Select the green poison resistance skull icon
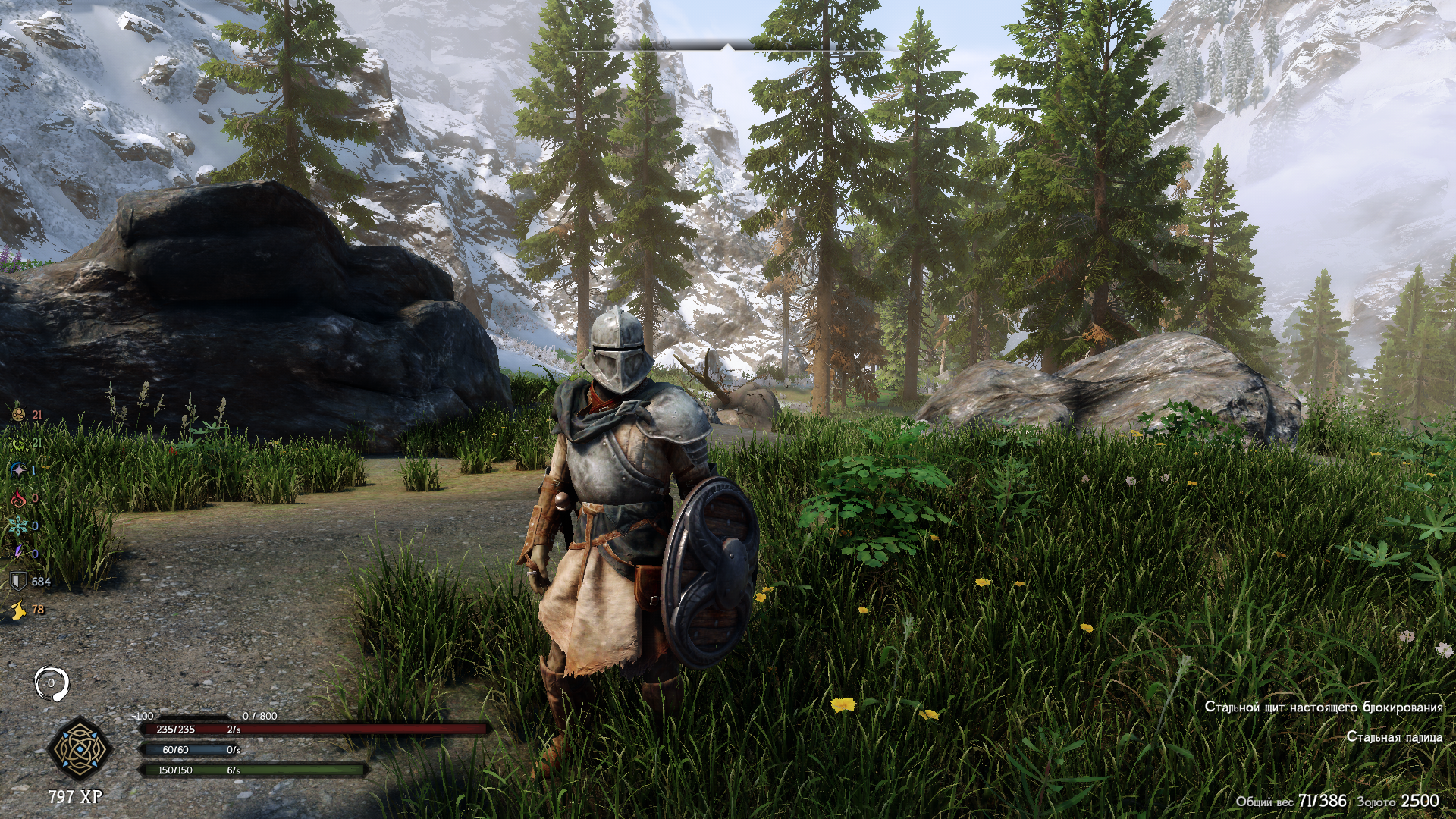The image size is (1456, 819). pos(17,443)
